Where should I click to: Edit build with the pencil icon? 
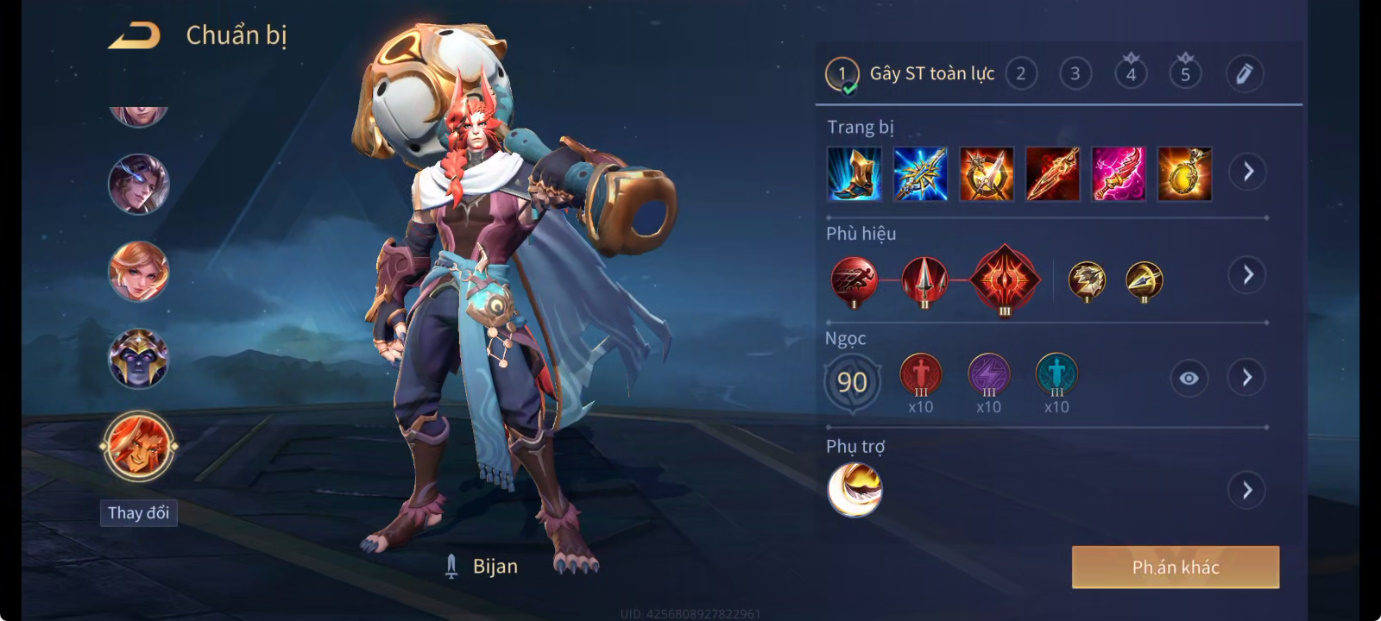(1244, 73)
